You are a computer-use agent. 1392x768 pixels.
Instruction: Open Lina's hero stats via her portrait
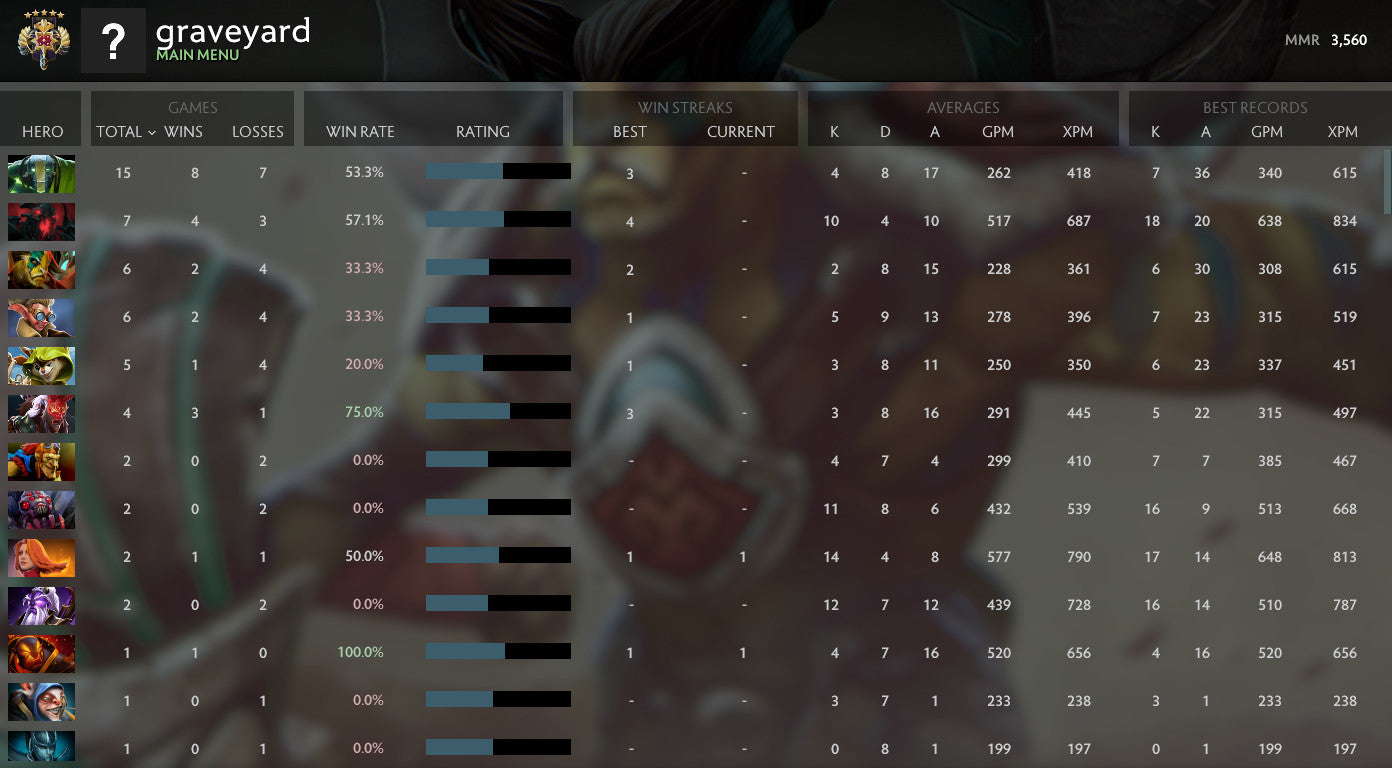coord(41,557)
